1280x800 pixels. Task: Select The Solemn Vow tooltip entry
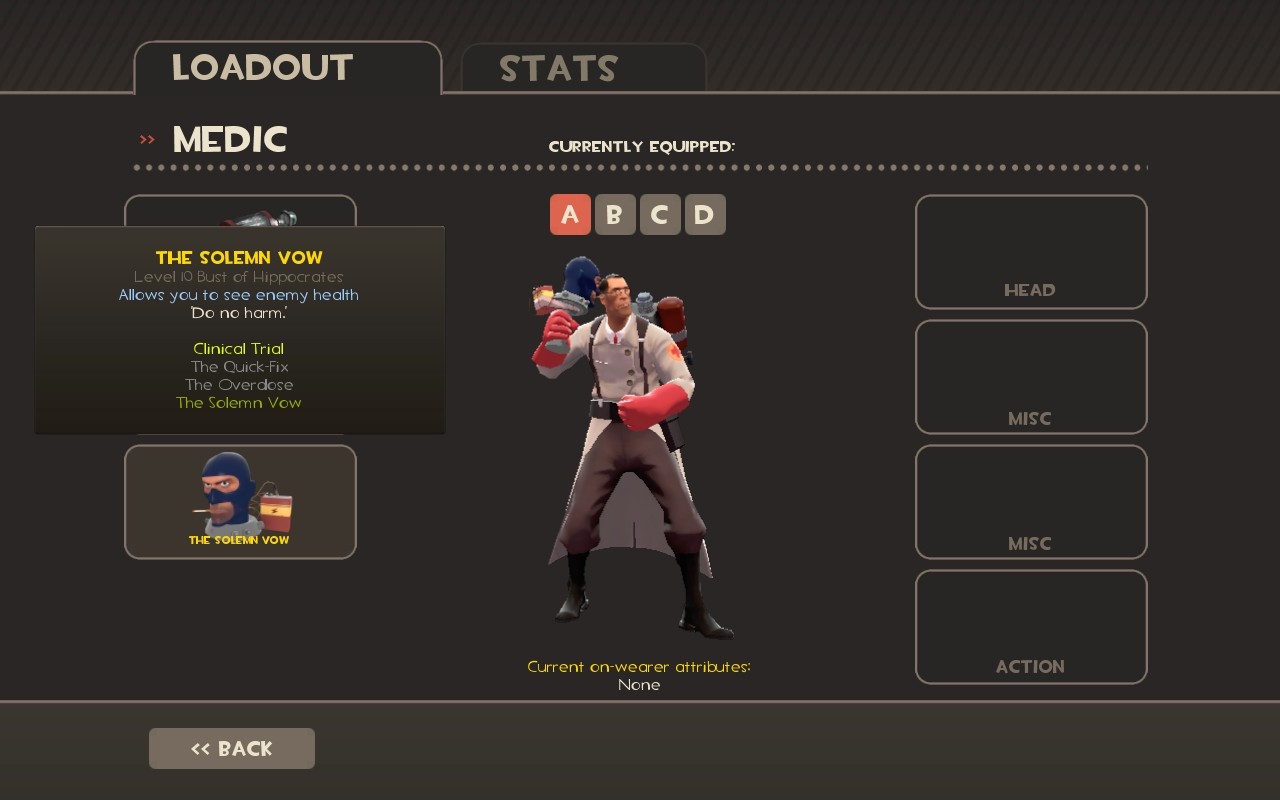(238, 402)
